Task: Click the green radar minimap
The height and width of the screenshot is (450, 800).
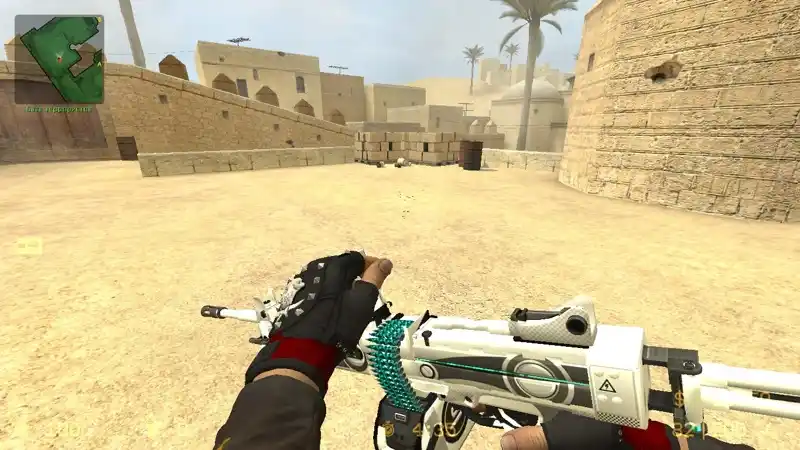Action: tap(59, 59)
